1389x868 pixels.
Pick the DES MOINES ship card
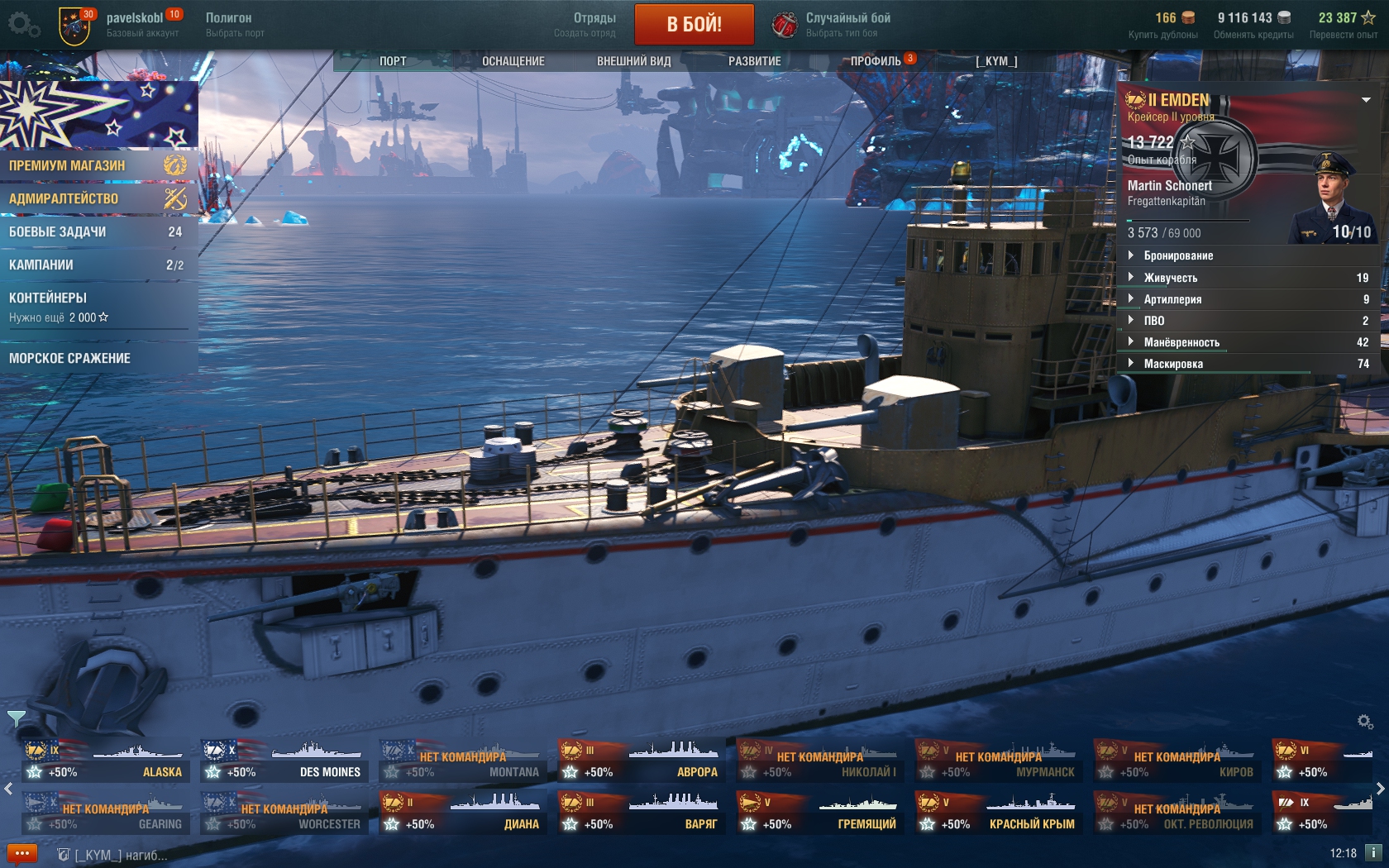284,761
